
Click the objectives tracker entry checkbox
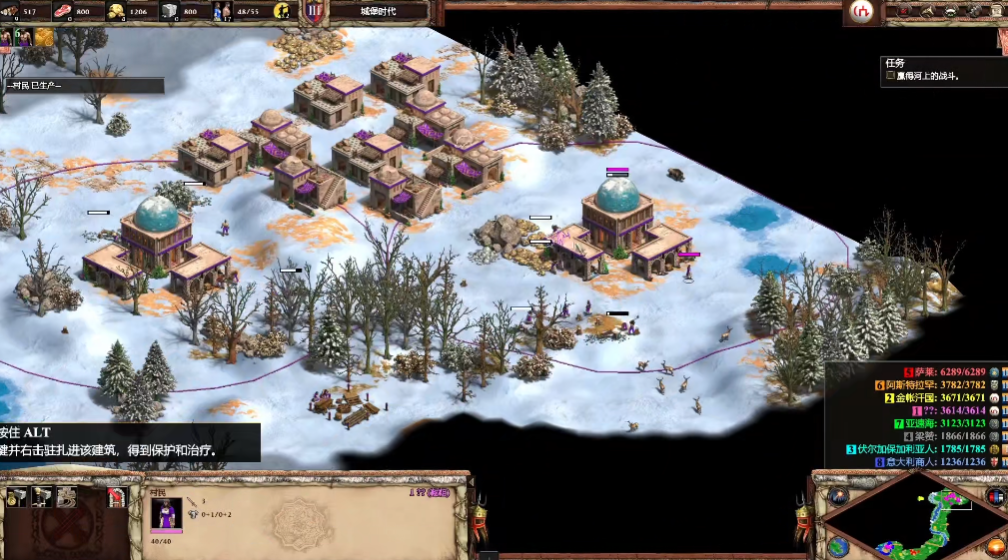(x=890, y=75)
